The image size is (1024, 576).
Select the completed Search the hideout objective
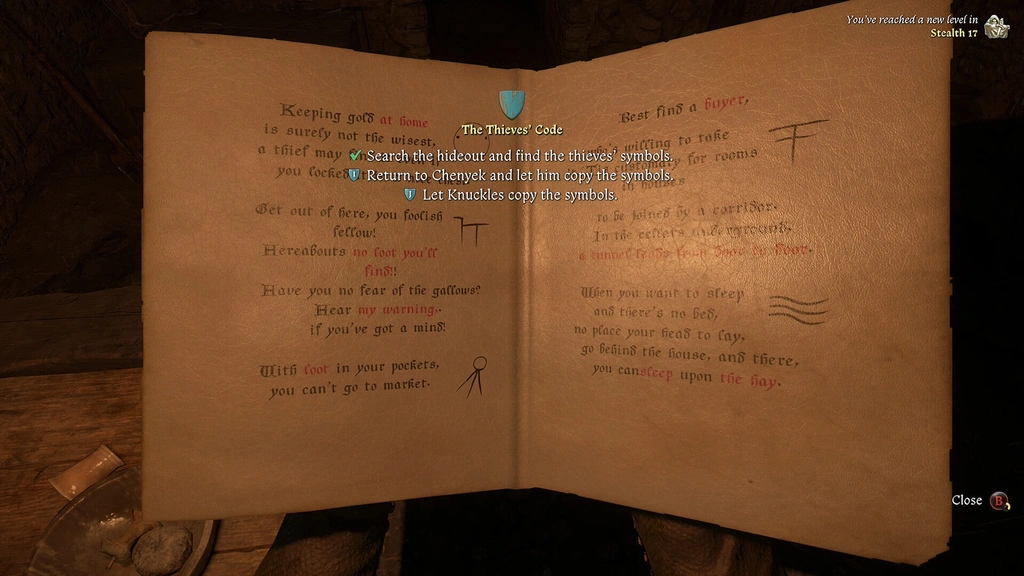tap(518, 156)
